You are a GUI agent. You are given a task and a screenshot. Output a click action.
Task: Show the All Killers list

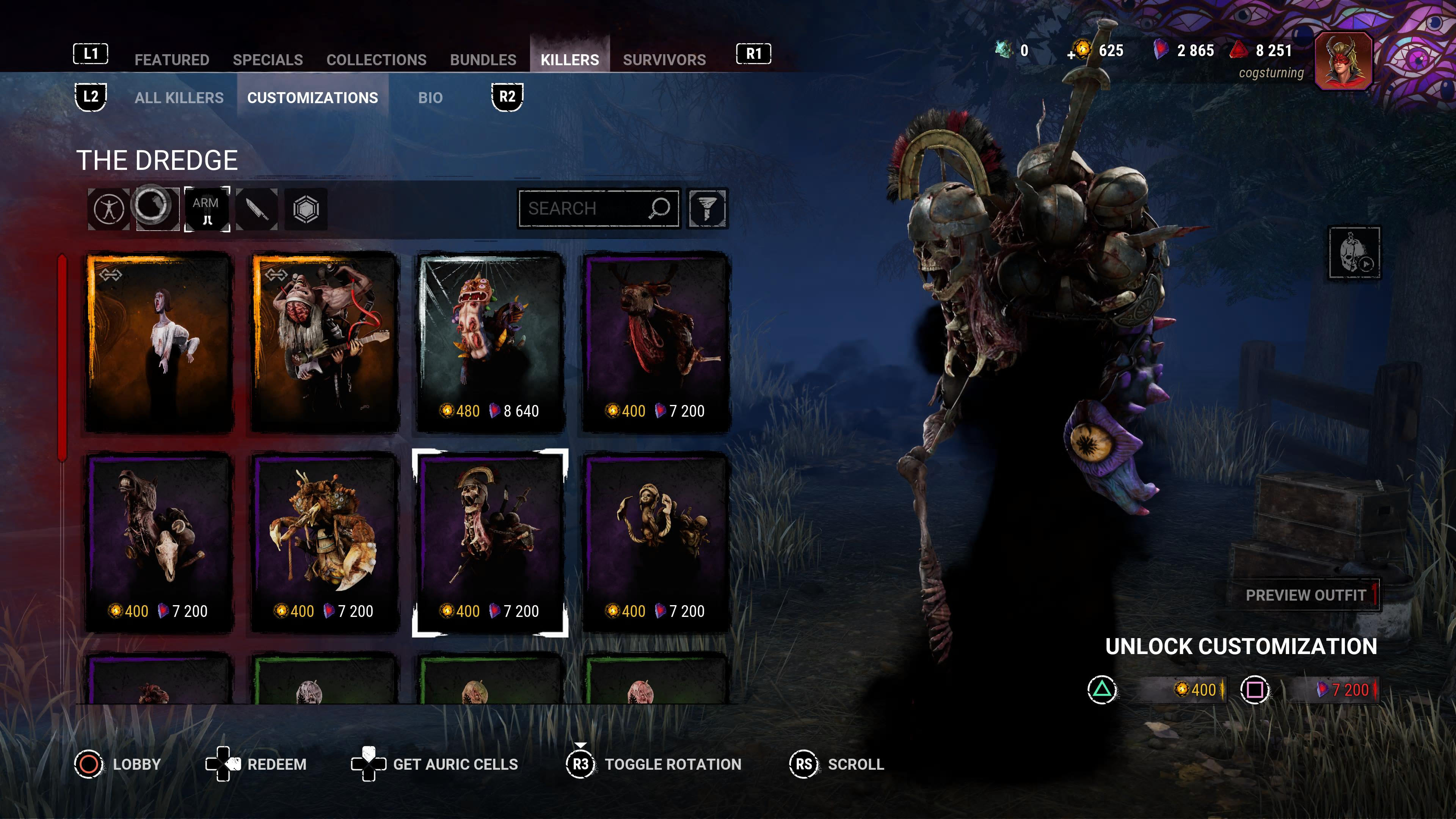tap(179, 98)
